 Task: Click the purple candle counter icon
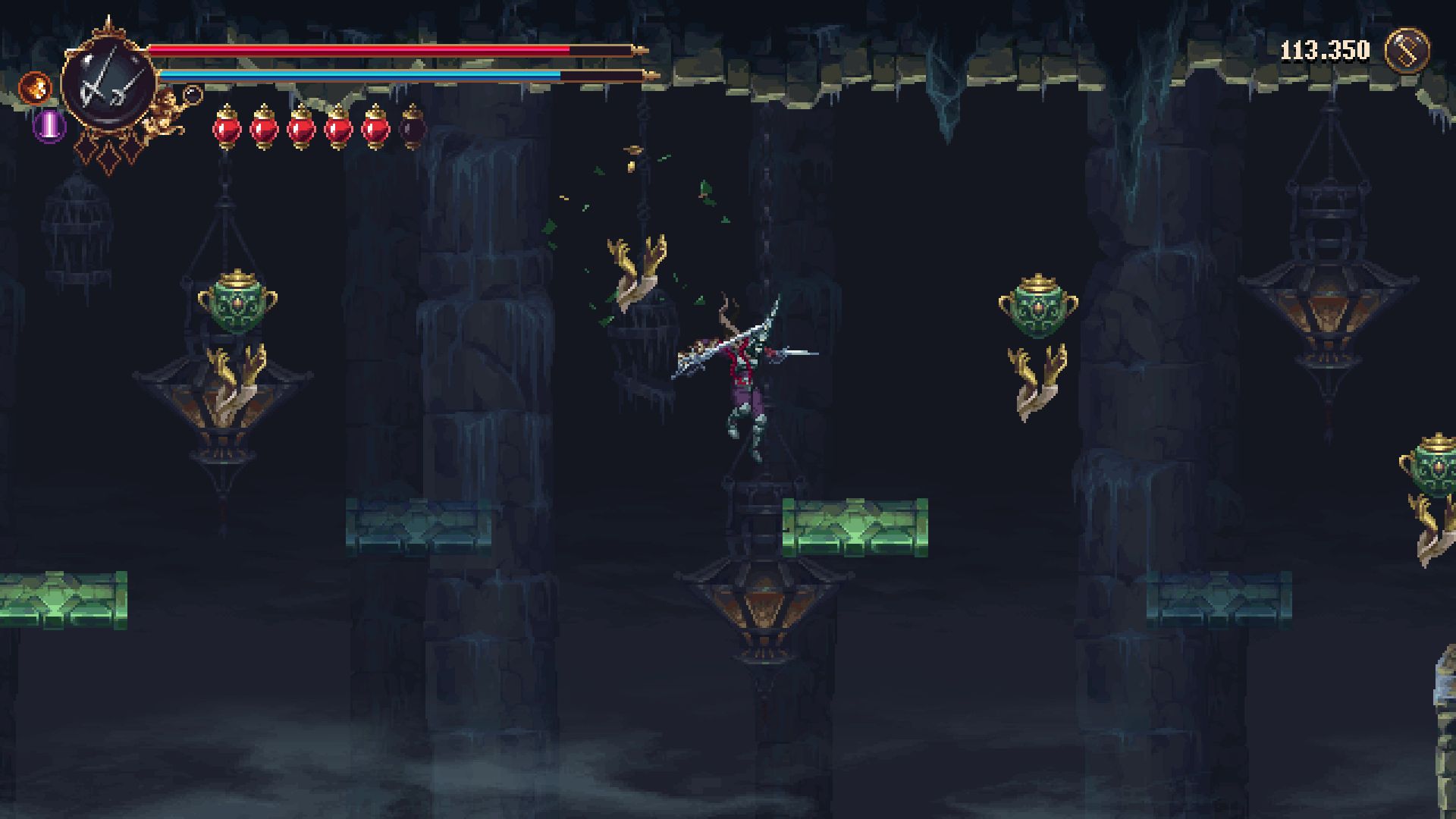point(47,127)
